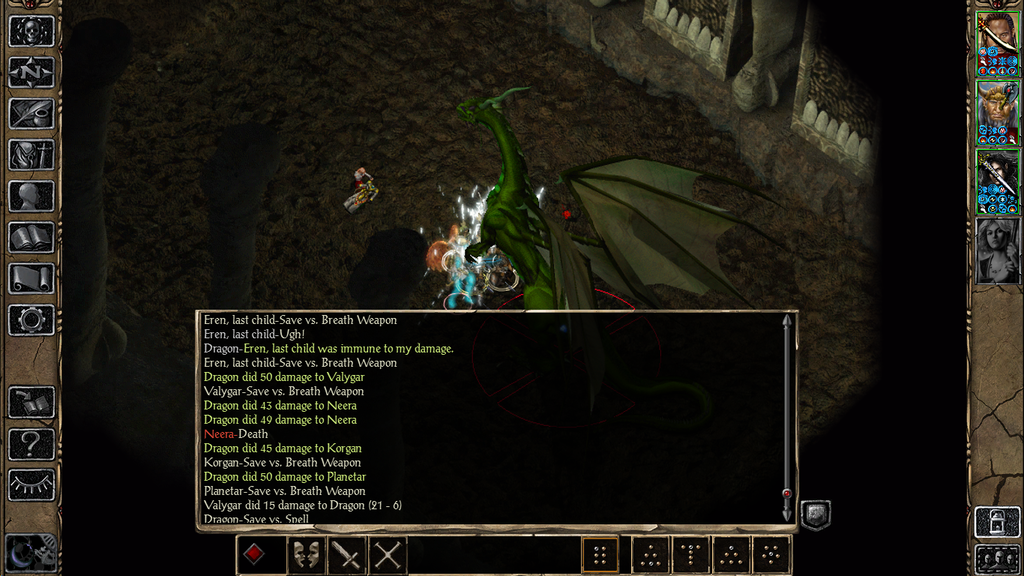This screenshot has height=576, width=1024.
Task: Choose the twin masks talk action
Action: (306, 554)
